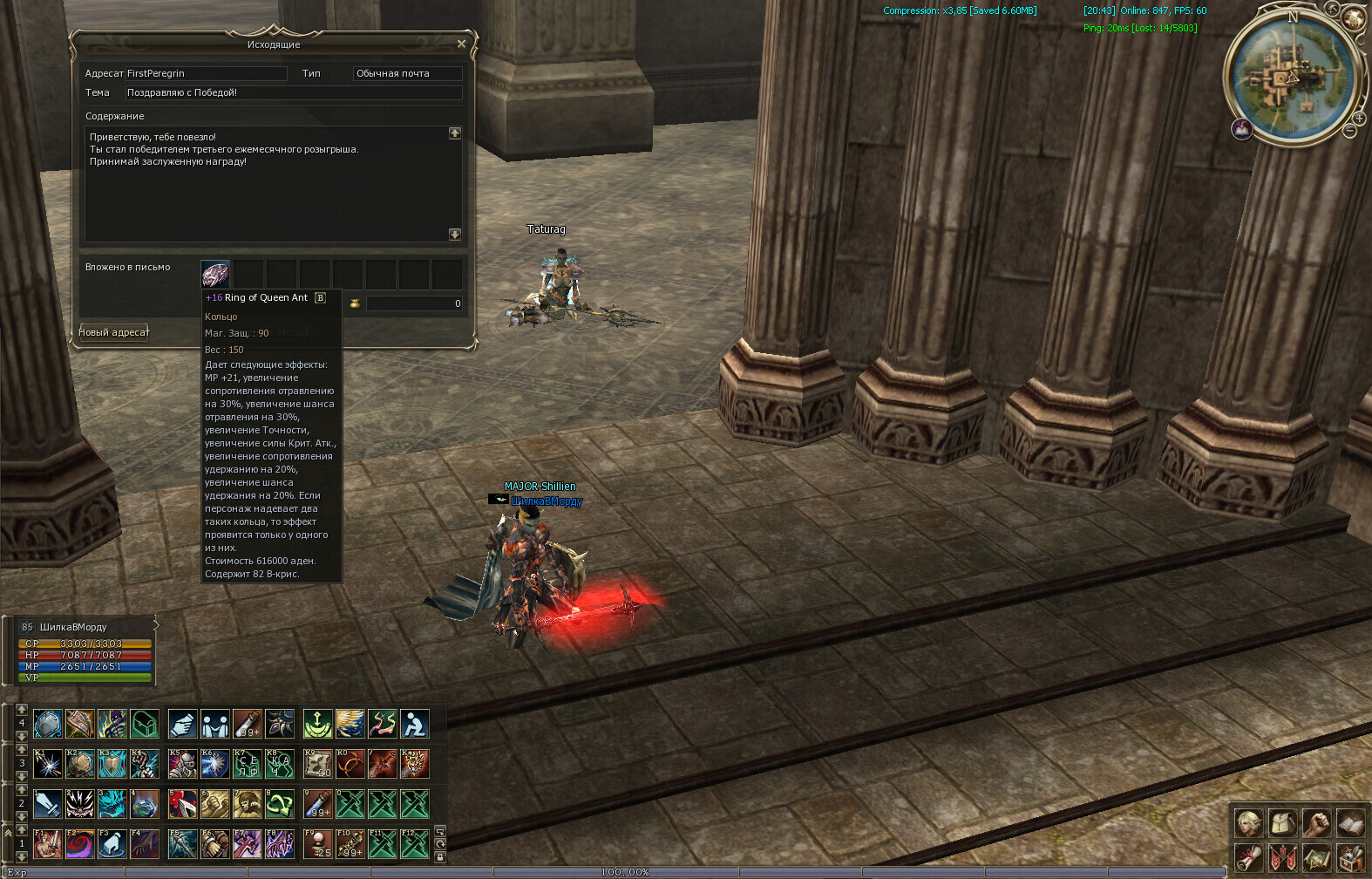The height and width of the screenshot is (879, 1372).
Task: Open the minimap
Action: pyautogui.click(x=1293, y=77)
